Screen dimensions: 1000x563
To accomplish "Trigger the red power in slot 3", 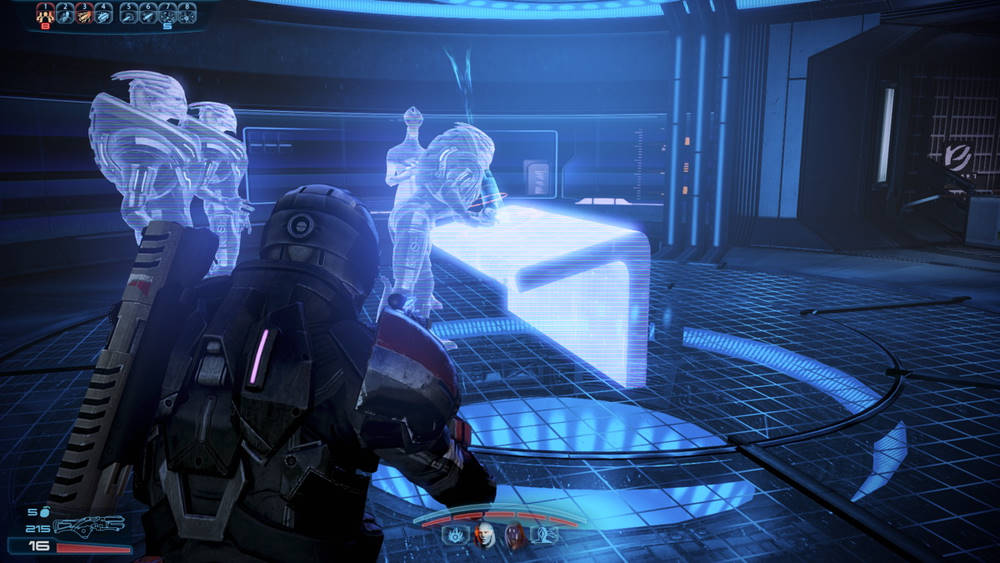I will tap(82, 13).
